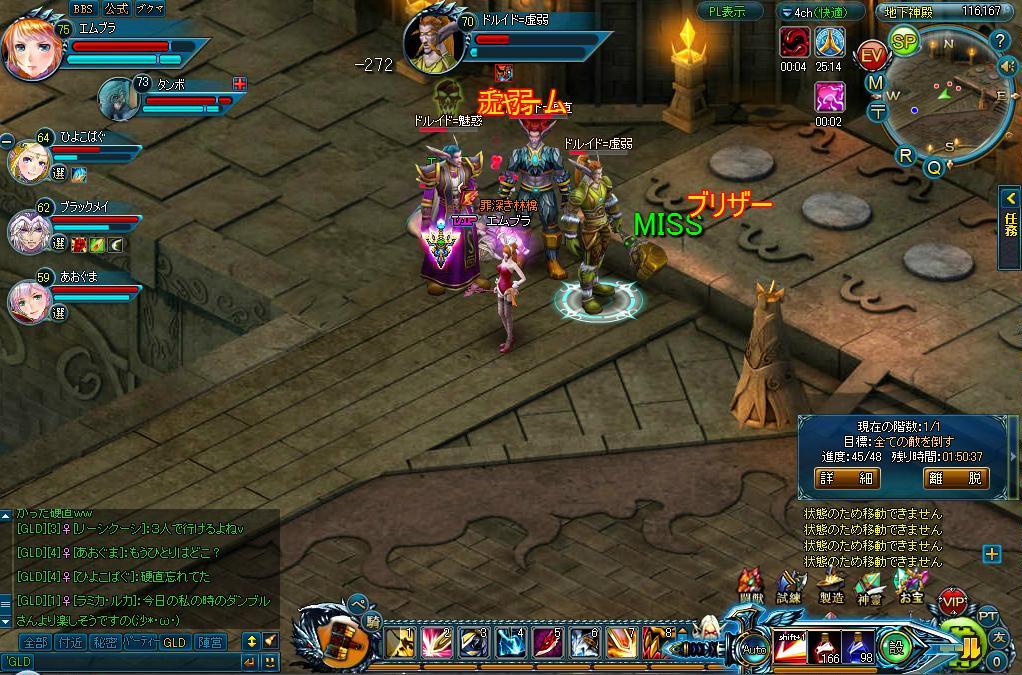
Task: Open the red EV event button
Action: click(872, 54)
